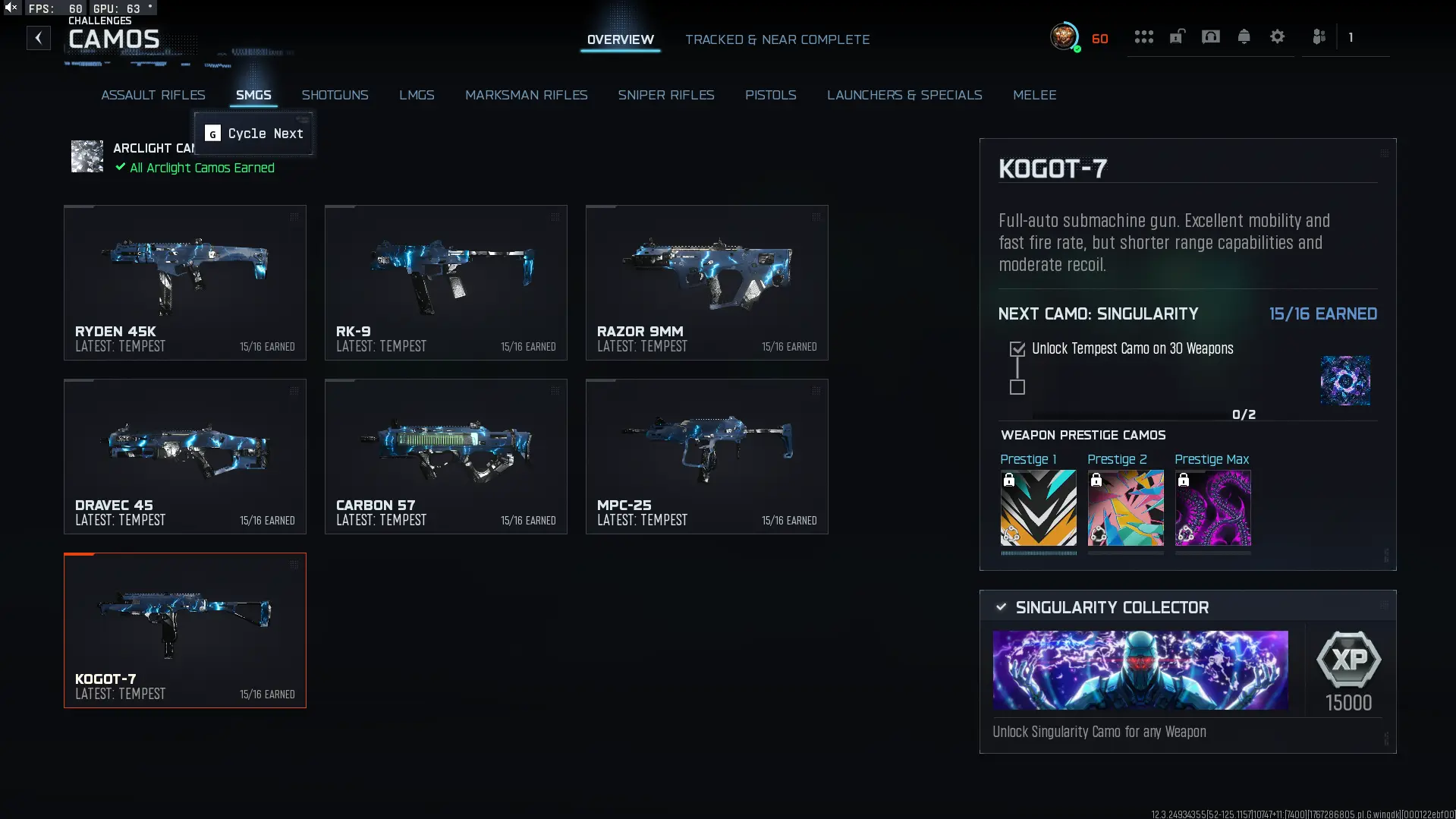The height and width of the screenshot is (819, 1456).
Task: Click the player profile emblem showing level 60
Action: pyautogui.click(x=1064, y=36)
